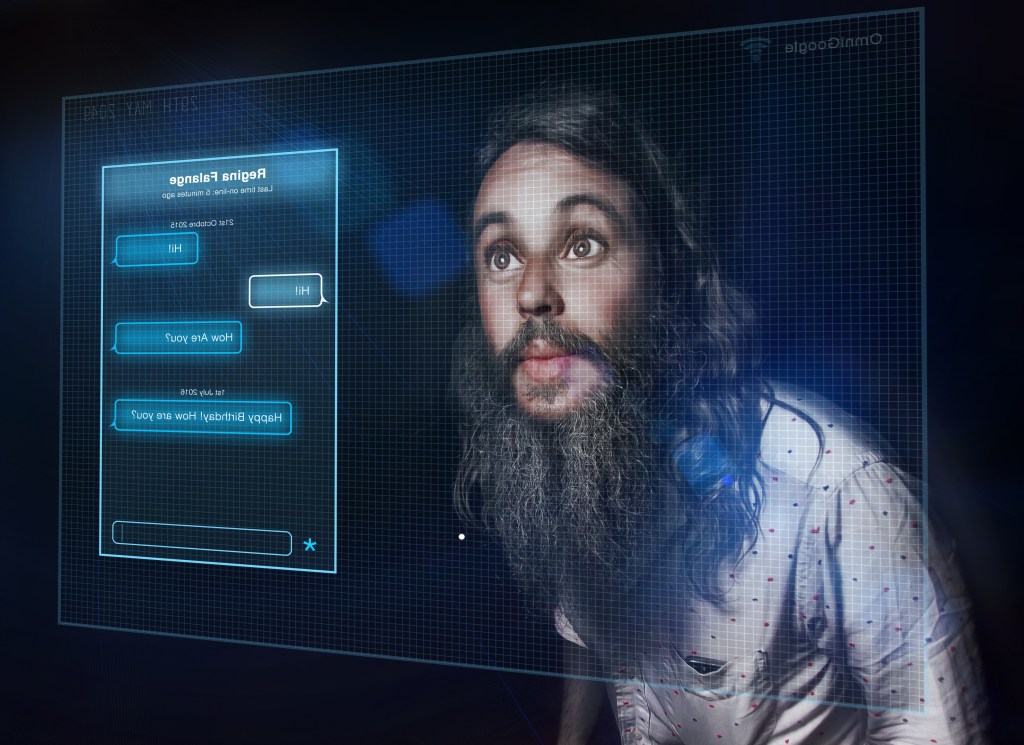Click the white-outlined "Hi!" message bubble
This screenshot has height=745, width=1024.
pos(286,290)
